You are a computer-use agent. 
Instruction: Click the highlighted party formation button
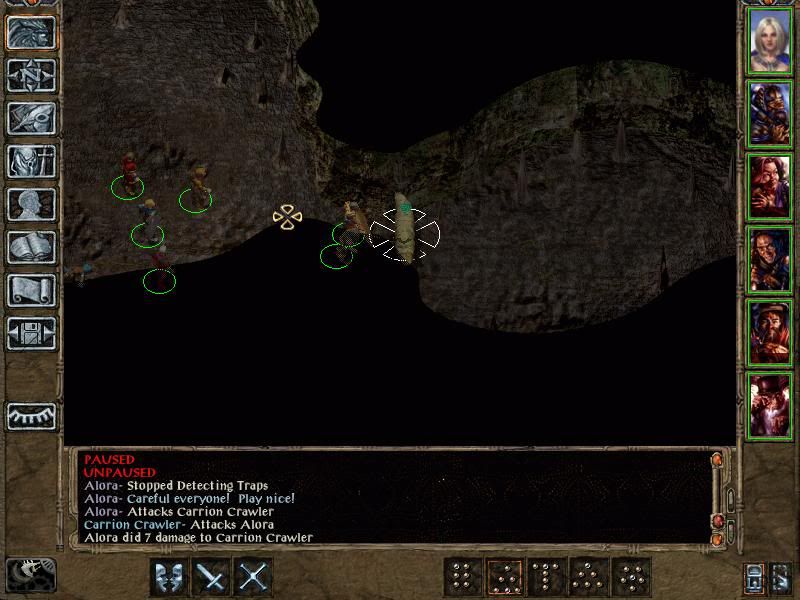(504, 577)
